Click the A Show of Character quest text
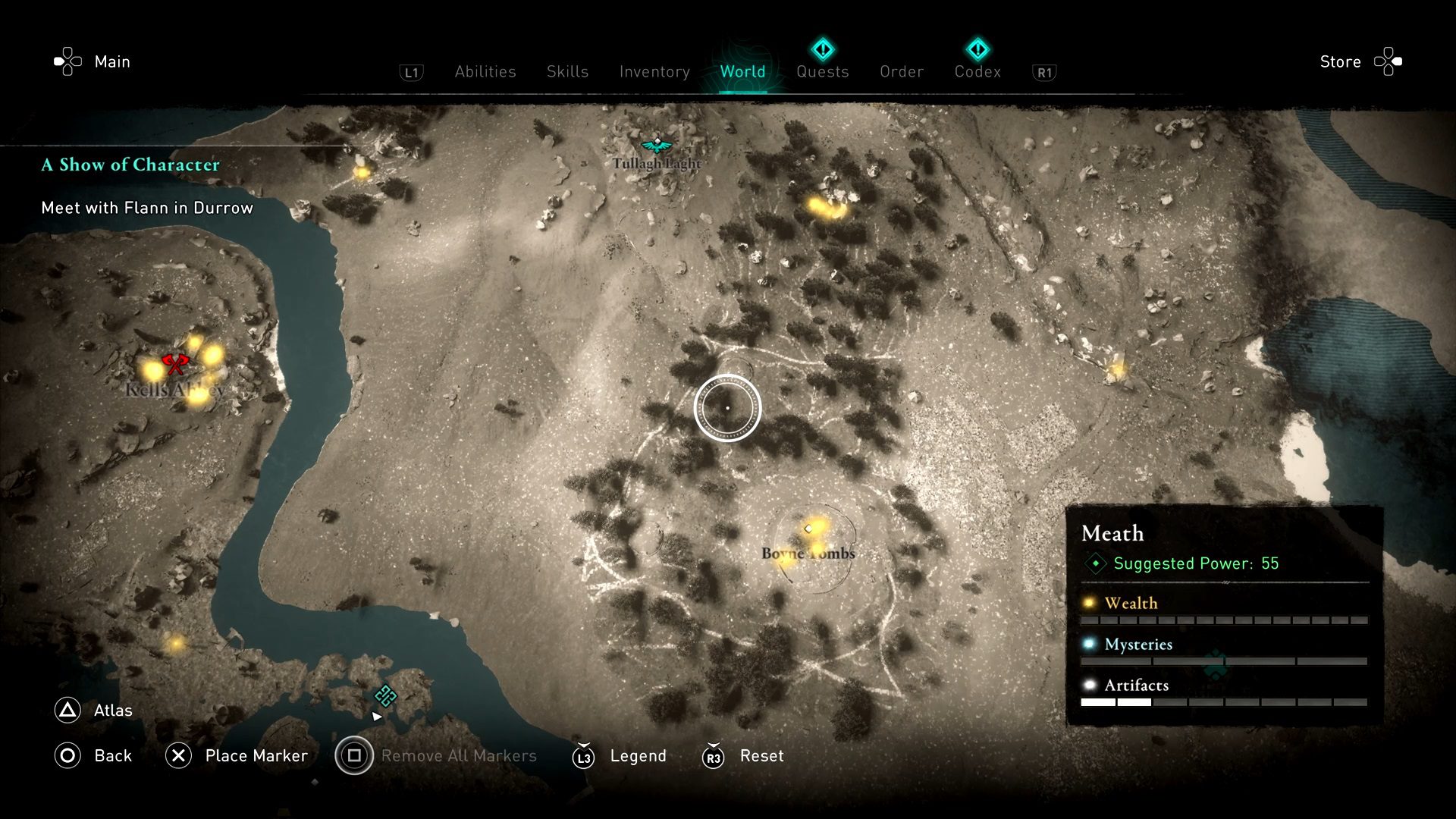The image size is (1456, 819). [130, 165]
